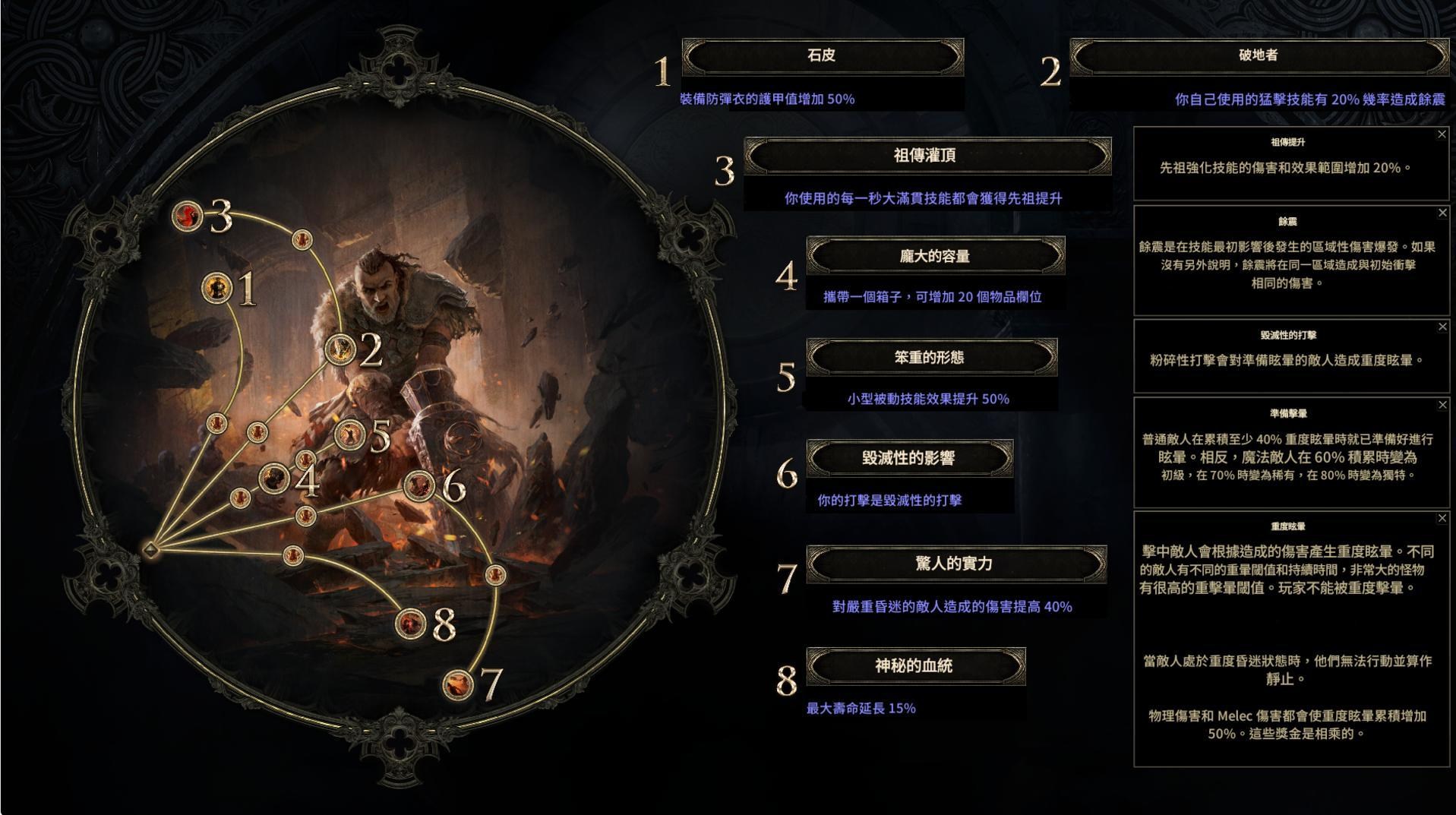This screenshot has width=1456, height=815.
Task: Click the 石皮 passive title bar
Action: pyautogui.click(x=823, y=56)
